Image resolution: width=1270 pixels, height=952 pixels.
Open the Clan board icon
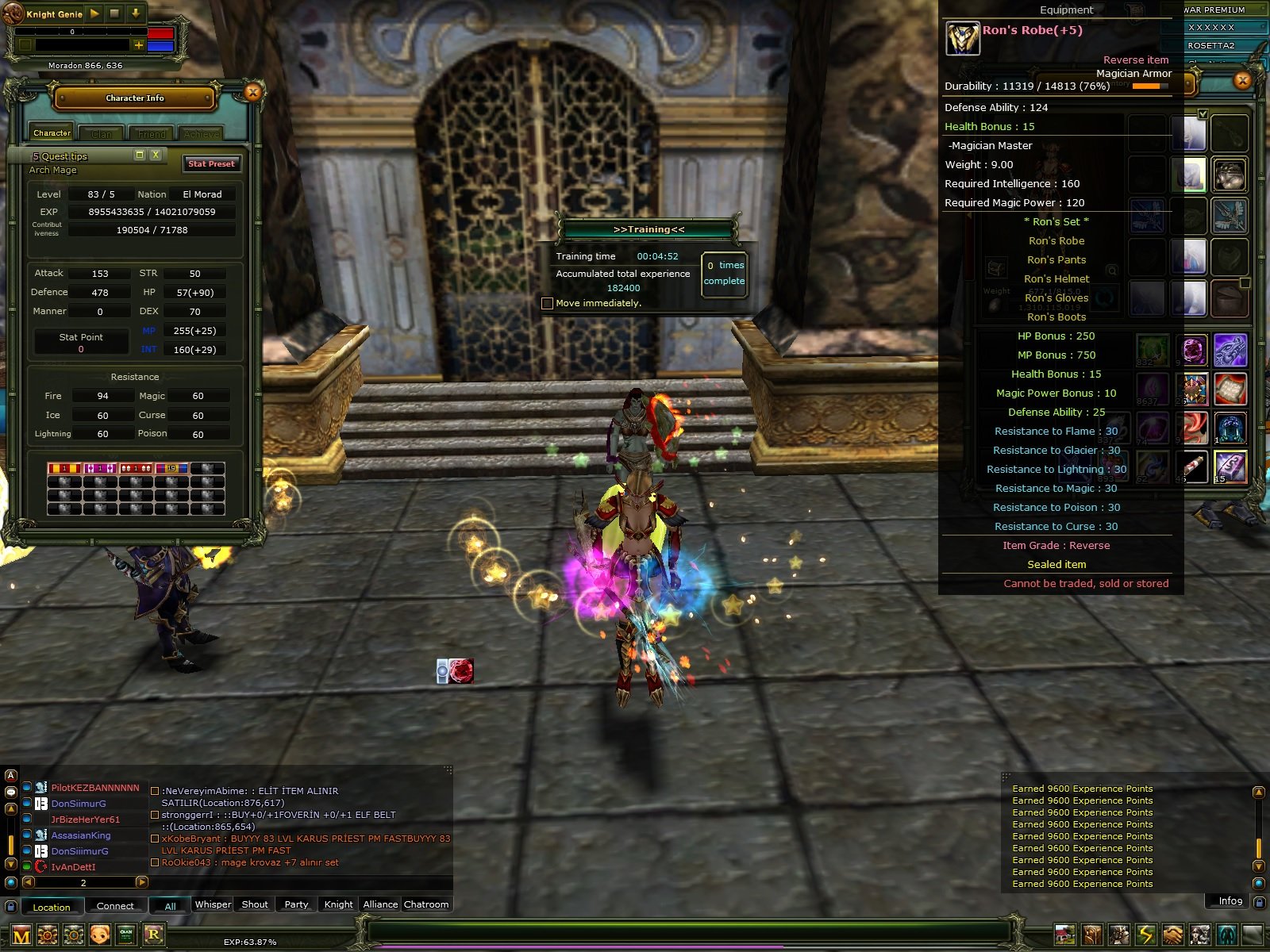point(125,934)
